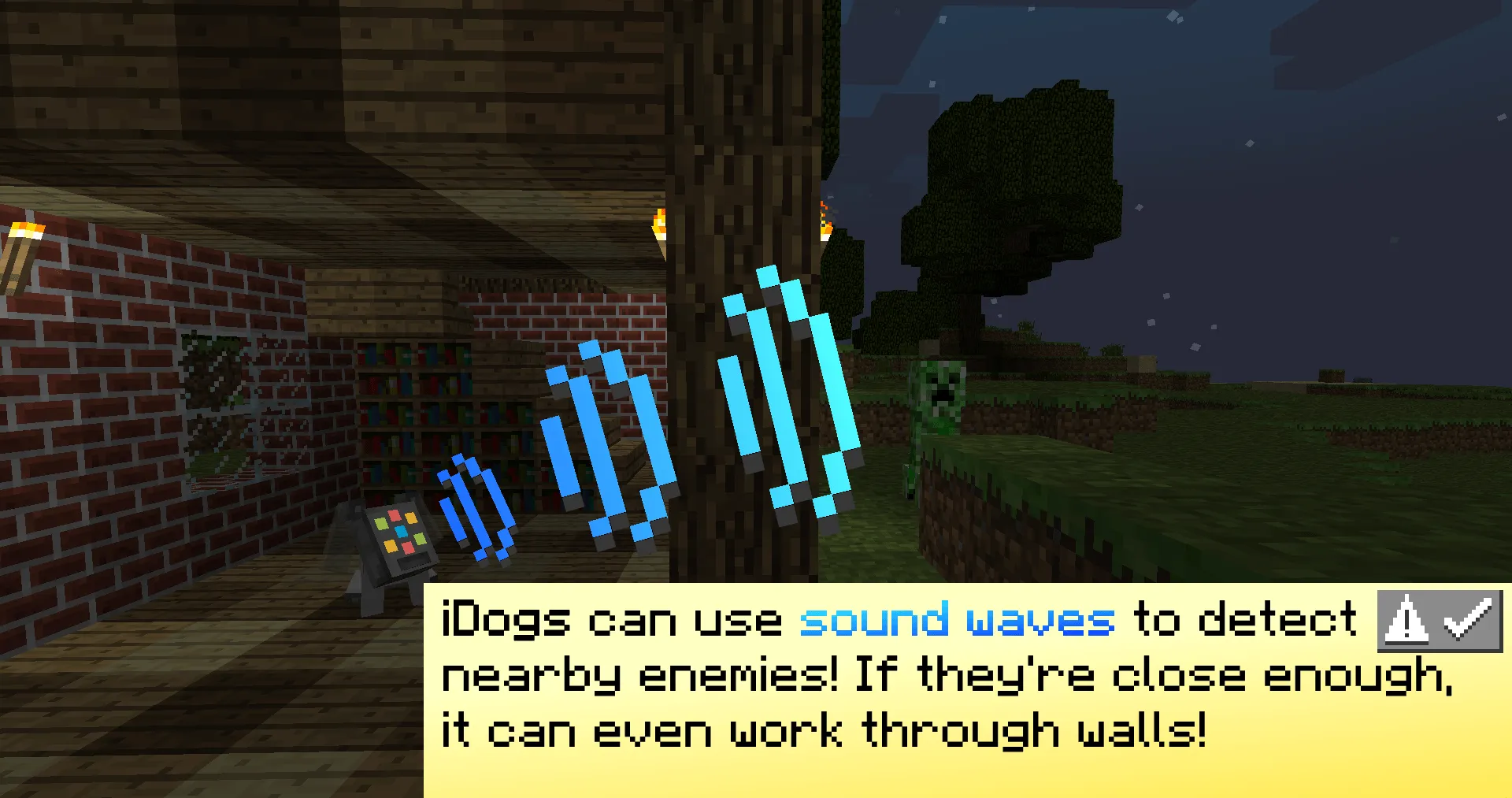This screenshot has height=798, width=1512.
Task: Click the middle blue sound wave ring
Action: coord(610,441)
